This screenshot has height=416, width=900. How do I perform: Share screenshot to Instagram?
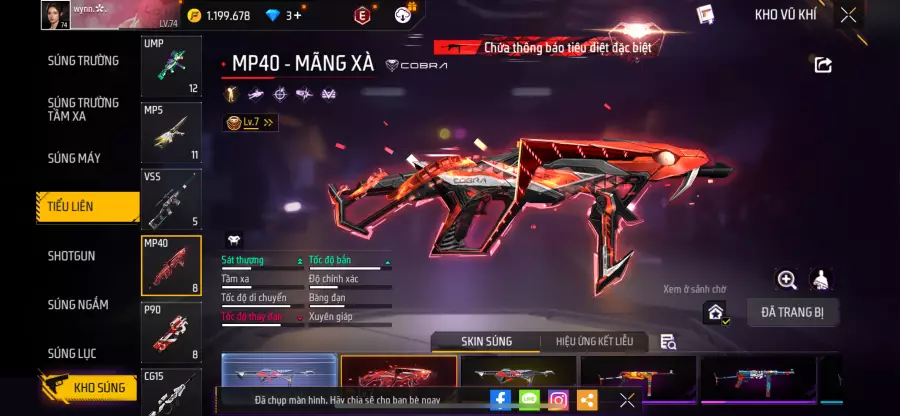[558, 400]
